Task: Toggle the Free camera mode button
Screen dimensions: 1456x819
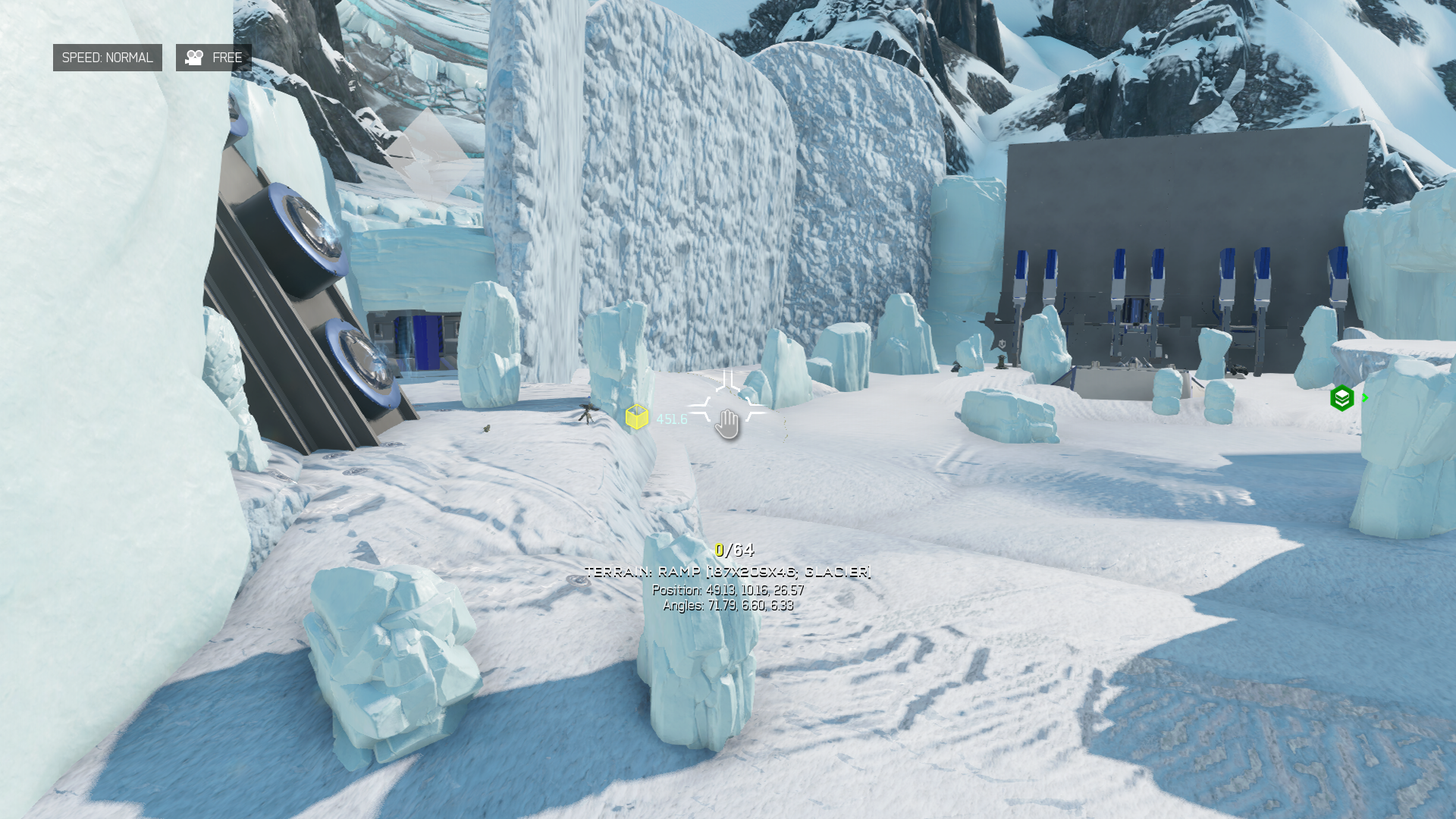Action: pos(213,58)
